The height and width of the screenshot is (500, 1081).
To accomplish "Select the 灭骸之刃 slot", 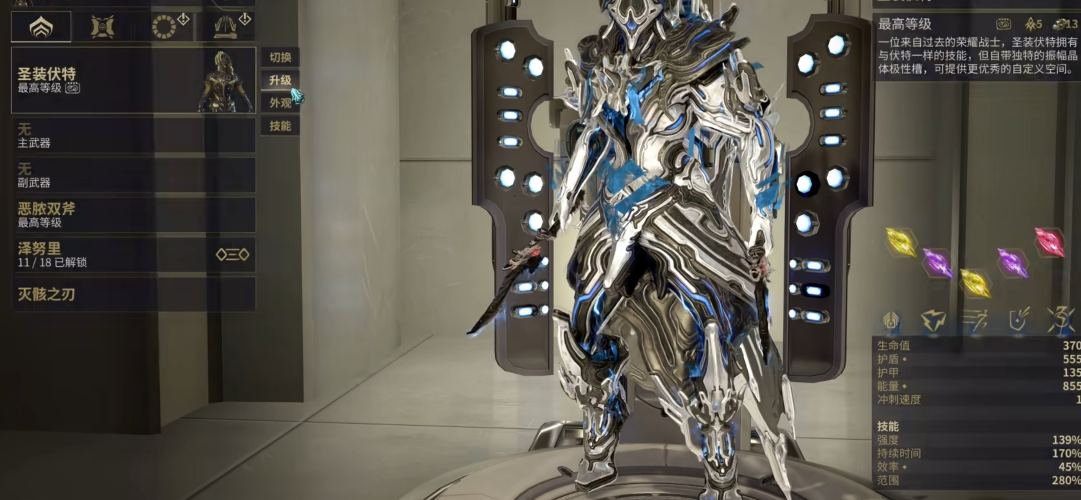I will point(133,294).
